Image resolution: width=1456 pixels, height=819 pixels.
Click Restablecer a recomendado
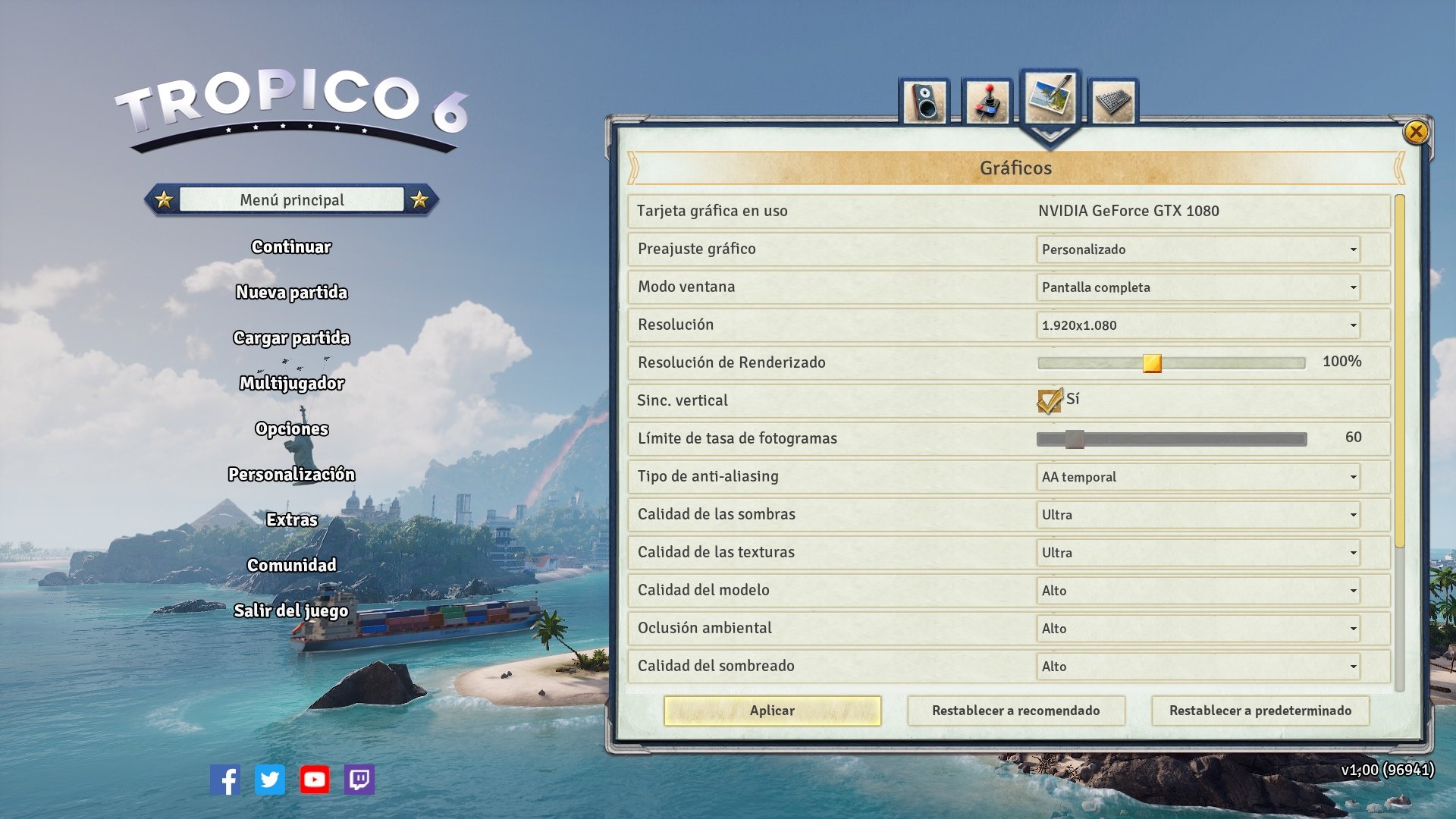coord(1017,711)
